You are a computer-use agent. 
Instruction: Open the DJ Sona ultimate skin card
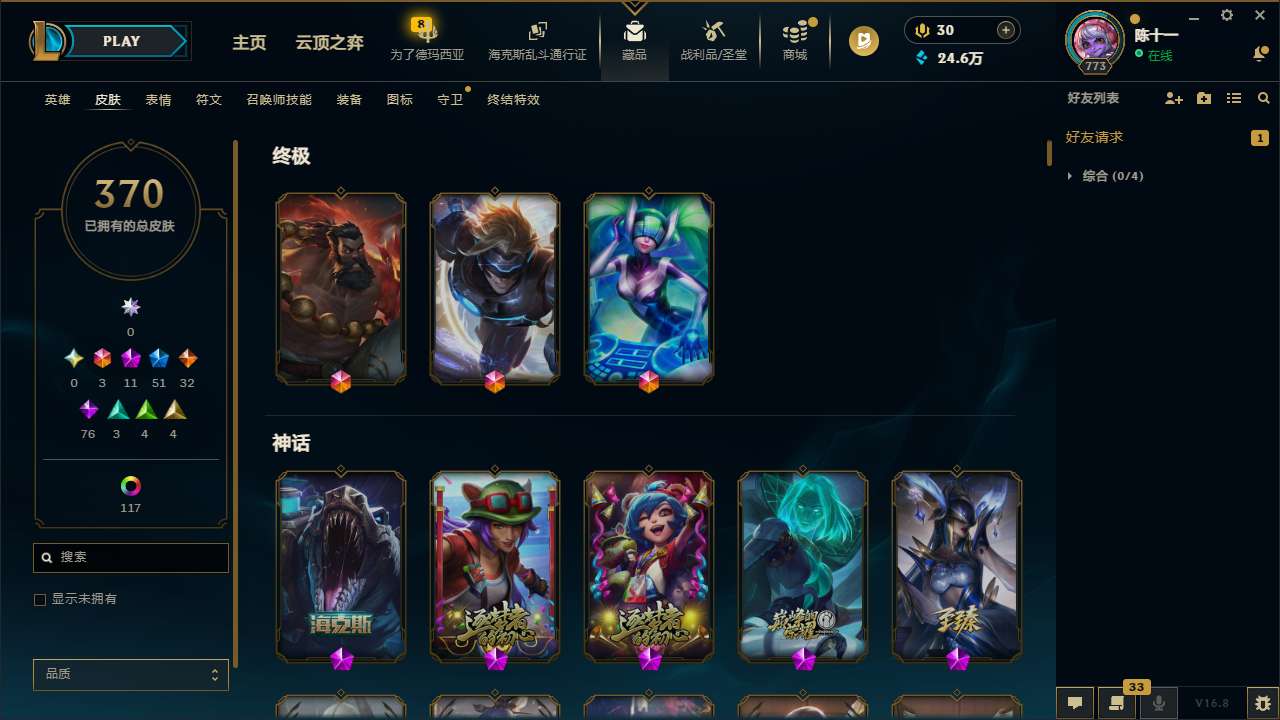[649, 288]
